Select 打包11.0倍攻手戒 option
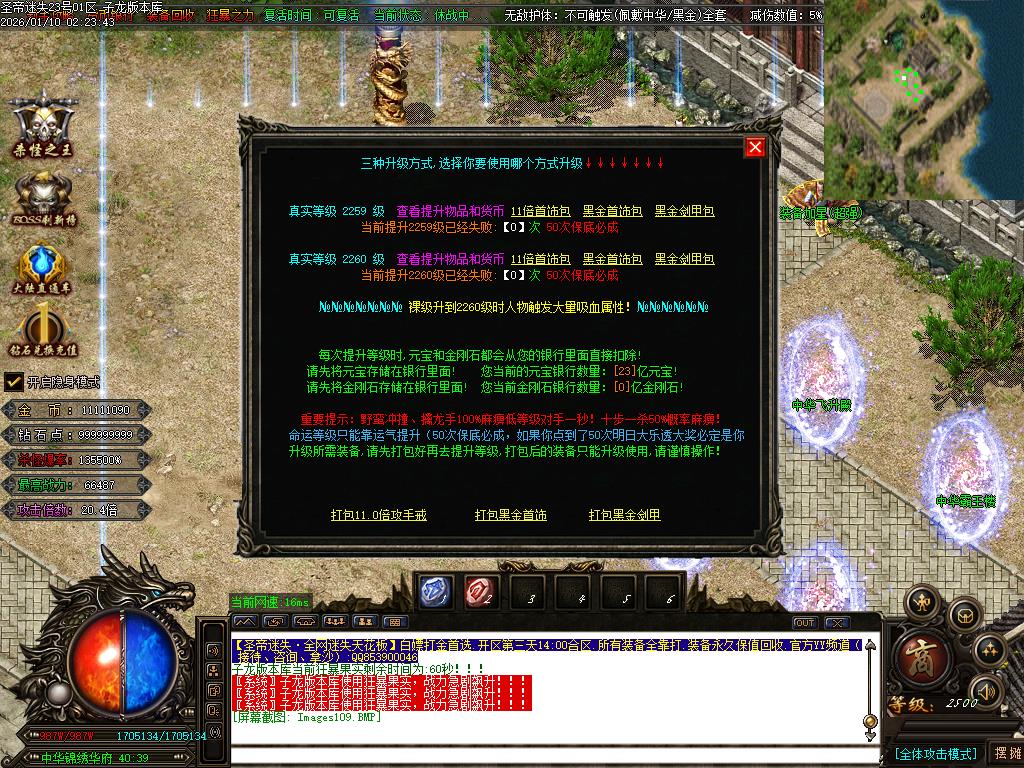Viewport: 1024px width, 768px height. coord(379,515)
